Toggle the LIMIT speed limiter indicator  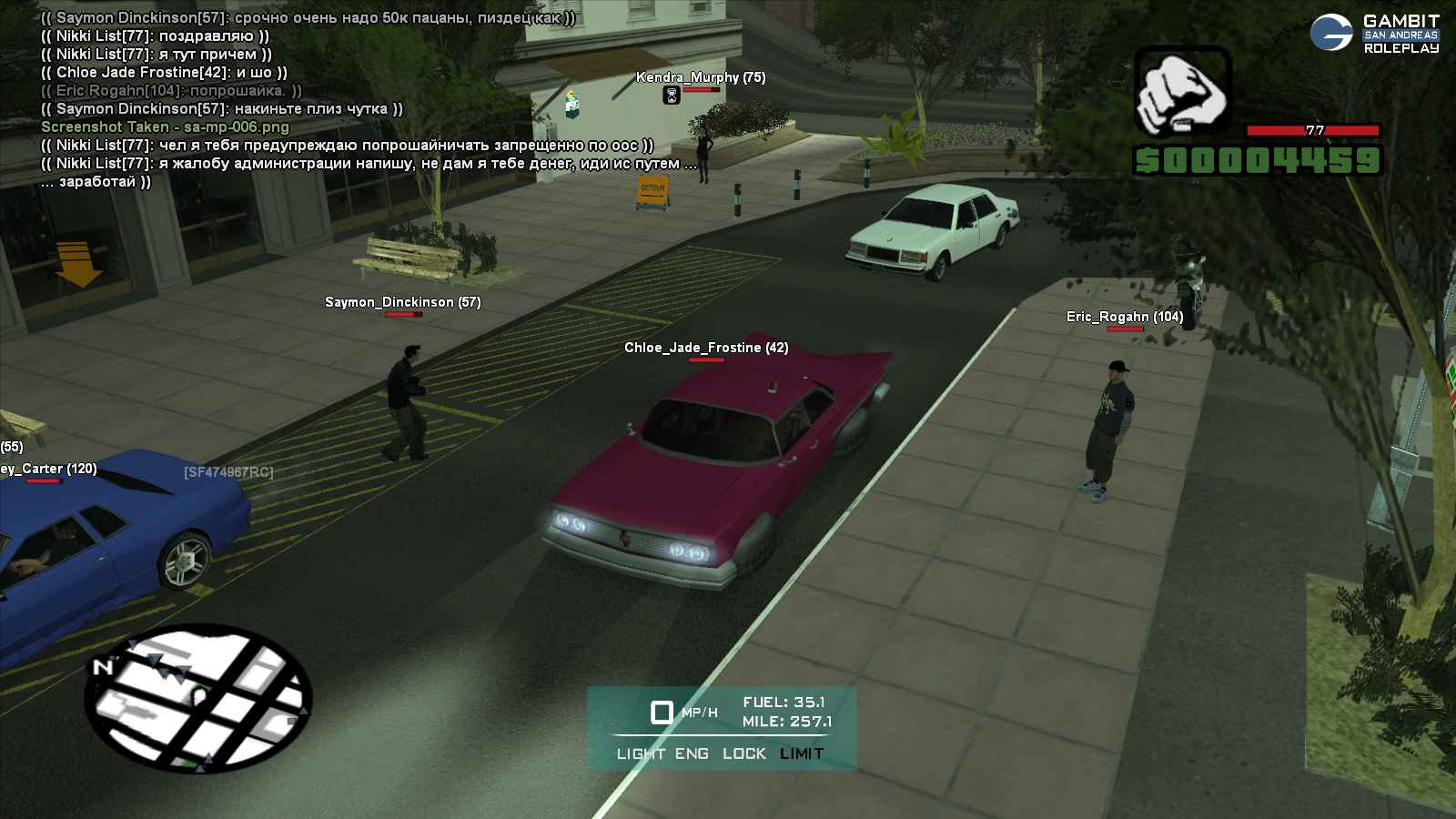pos(802,753)
